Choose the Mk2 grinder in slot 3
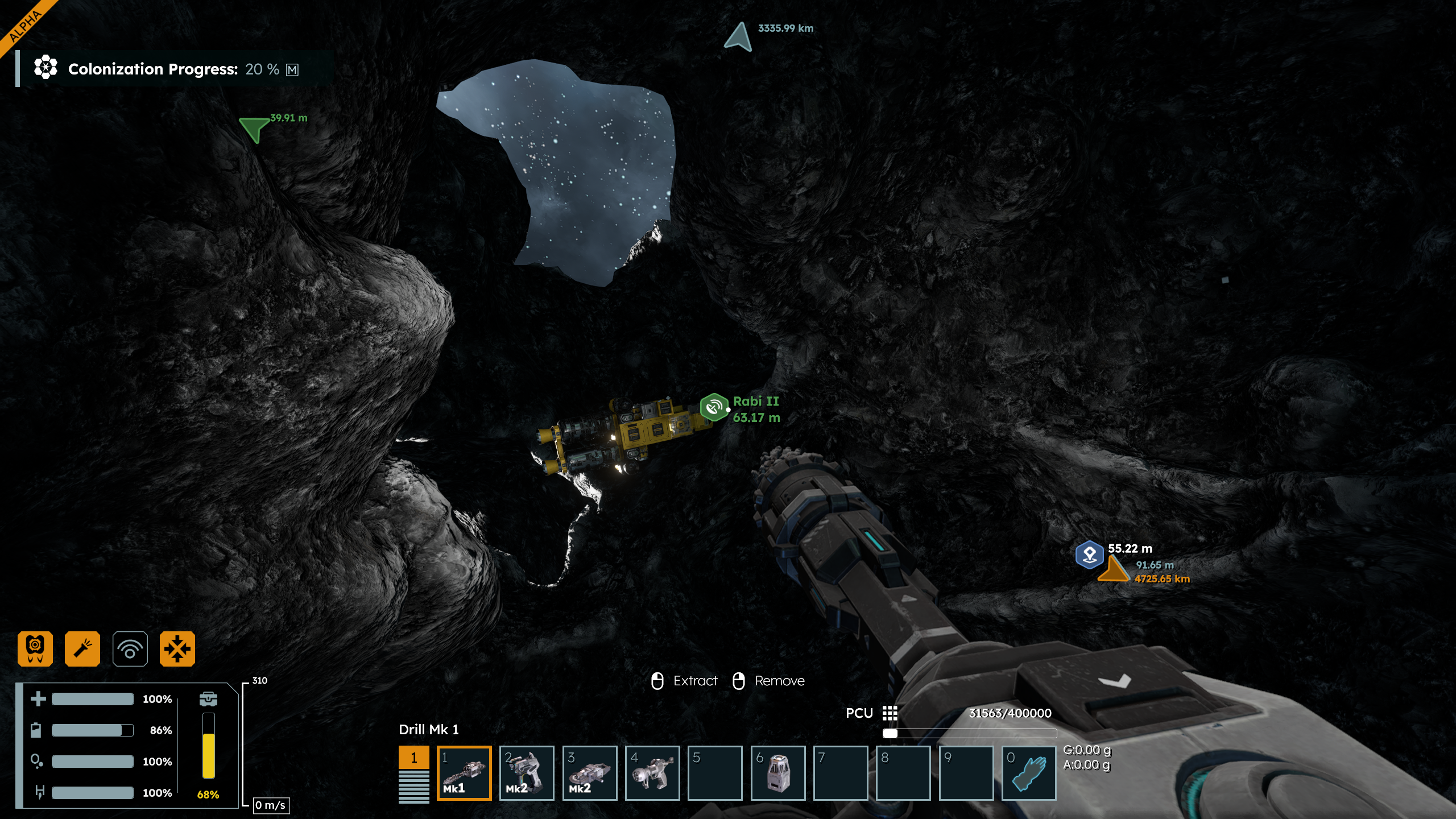 [x=589, y=772]
